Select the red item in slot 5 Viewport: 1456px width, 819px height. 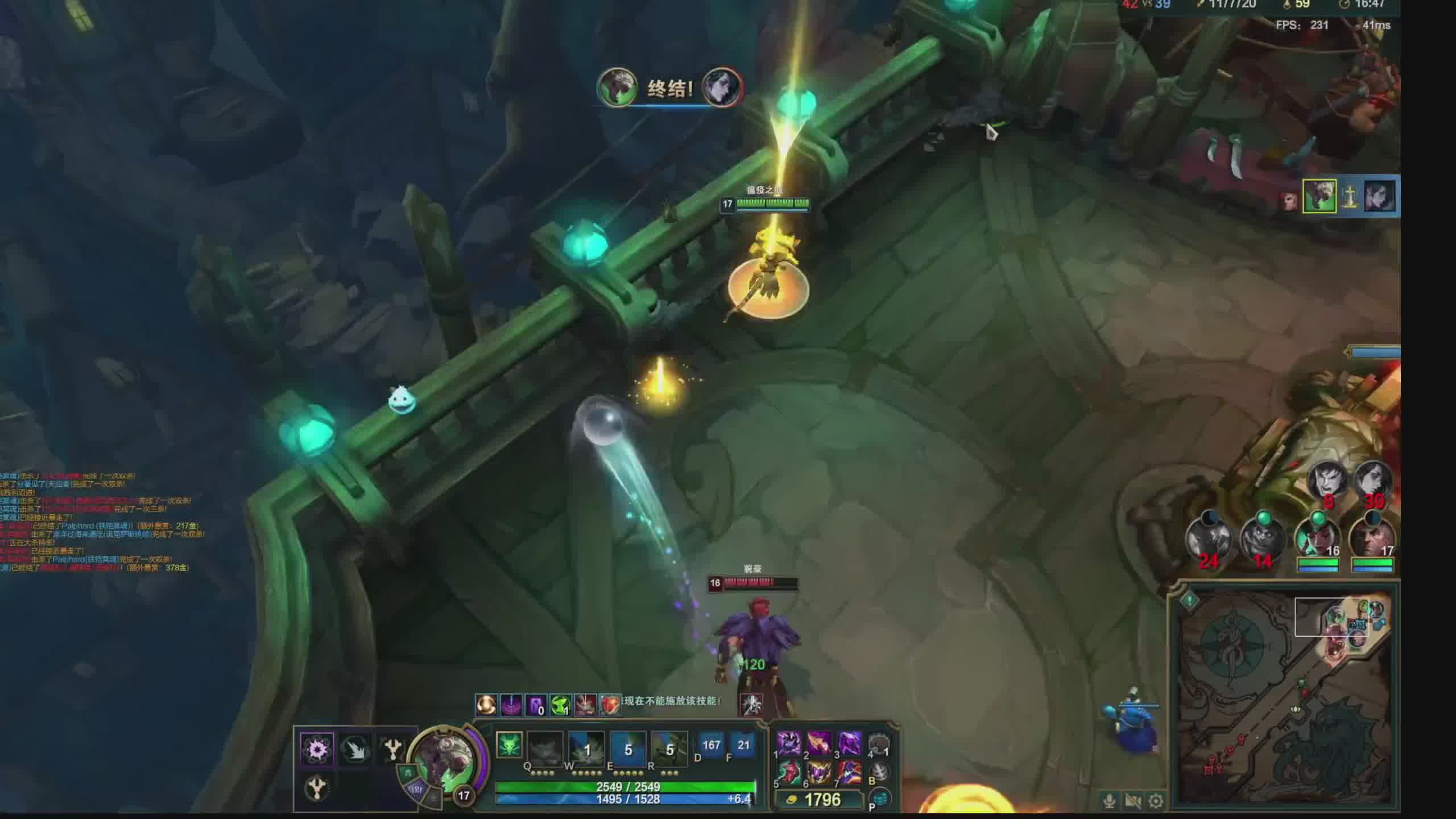click(x=789, y=772)
